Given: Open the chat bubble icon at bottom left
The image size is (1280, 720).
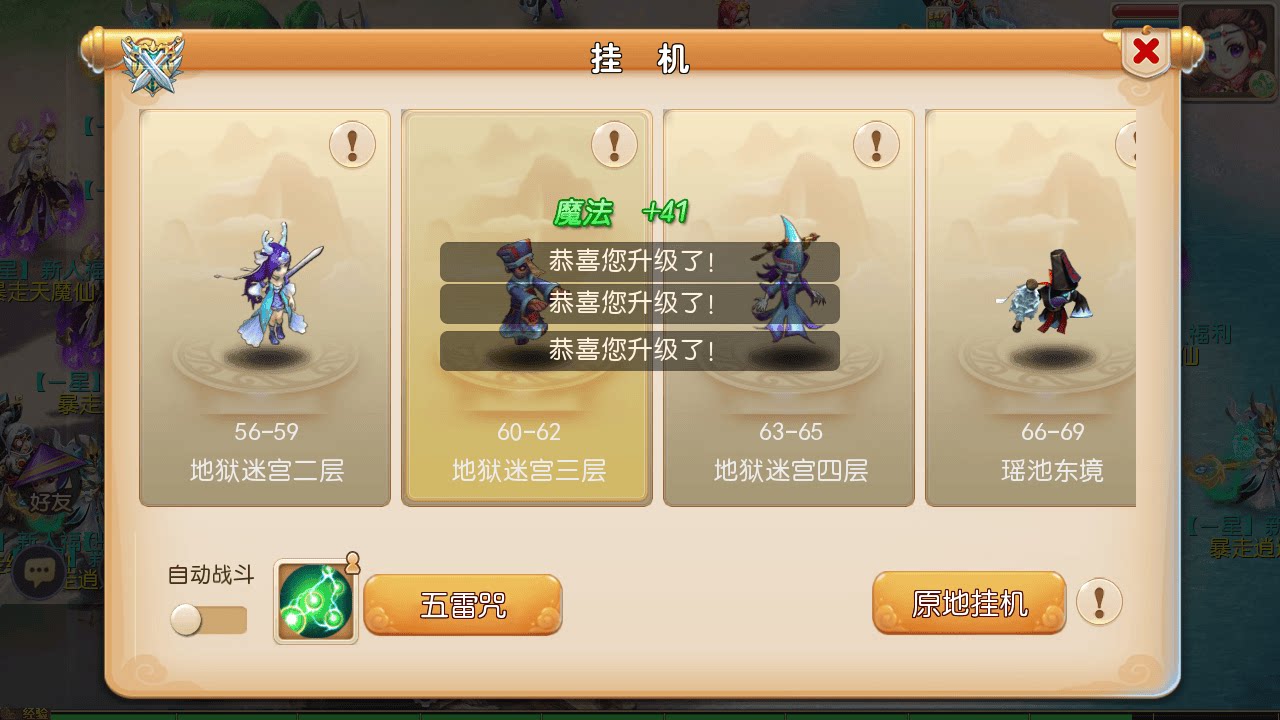Looking at the screenshot, I should point(38,570).
